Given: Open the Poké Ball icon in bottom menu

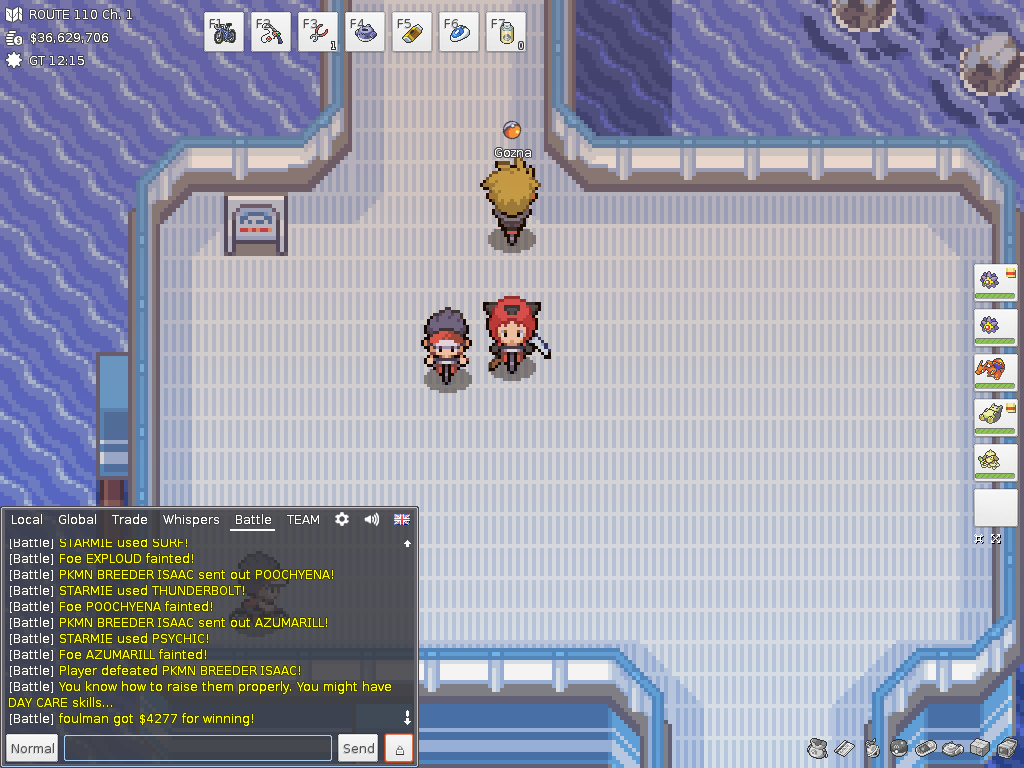Looking at the screenshot, I should (898, 747).
